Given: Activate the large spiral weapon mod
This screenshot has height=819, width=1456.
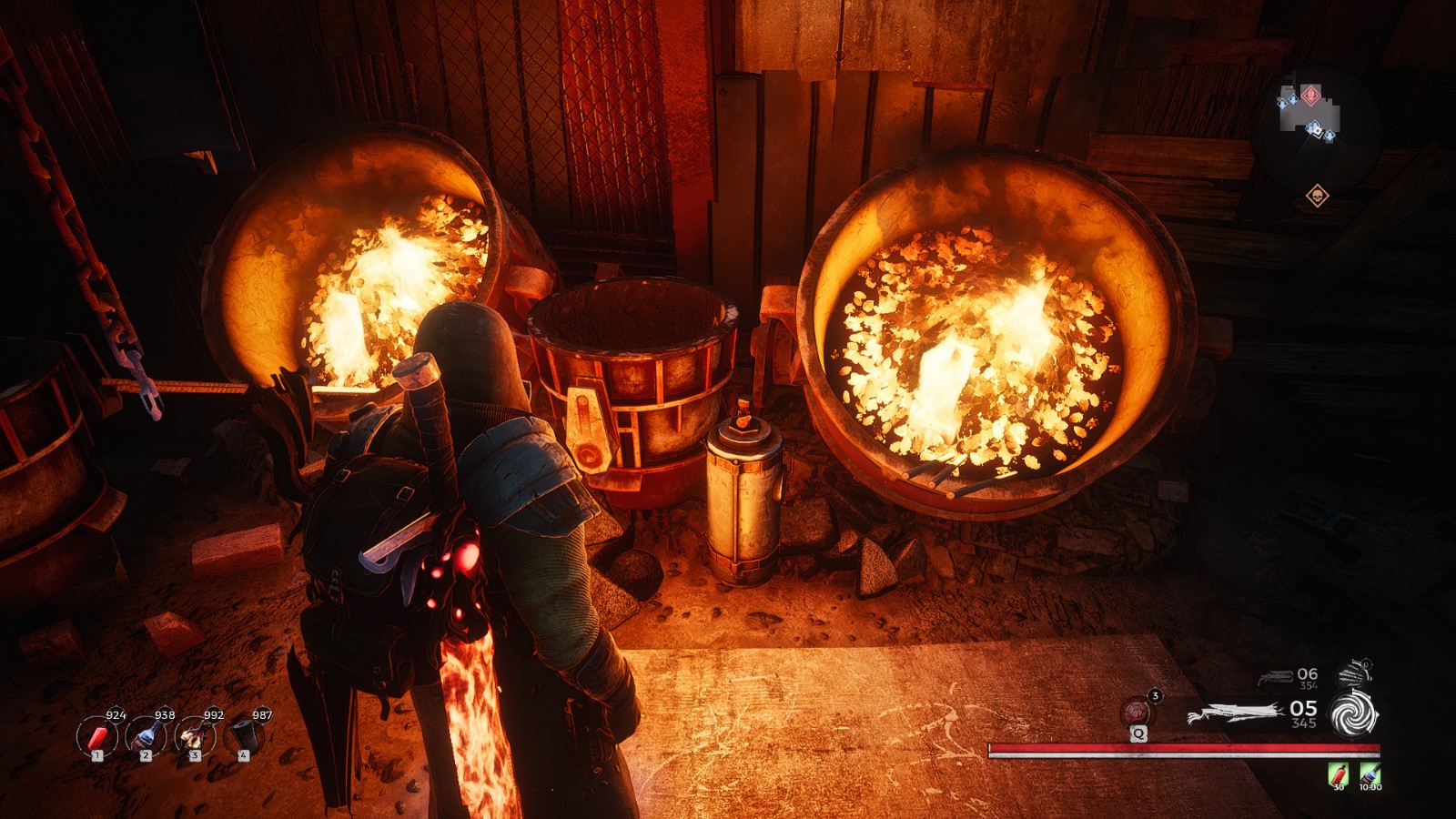Looking at the screenshot, I should tap(1354, 713).
